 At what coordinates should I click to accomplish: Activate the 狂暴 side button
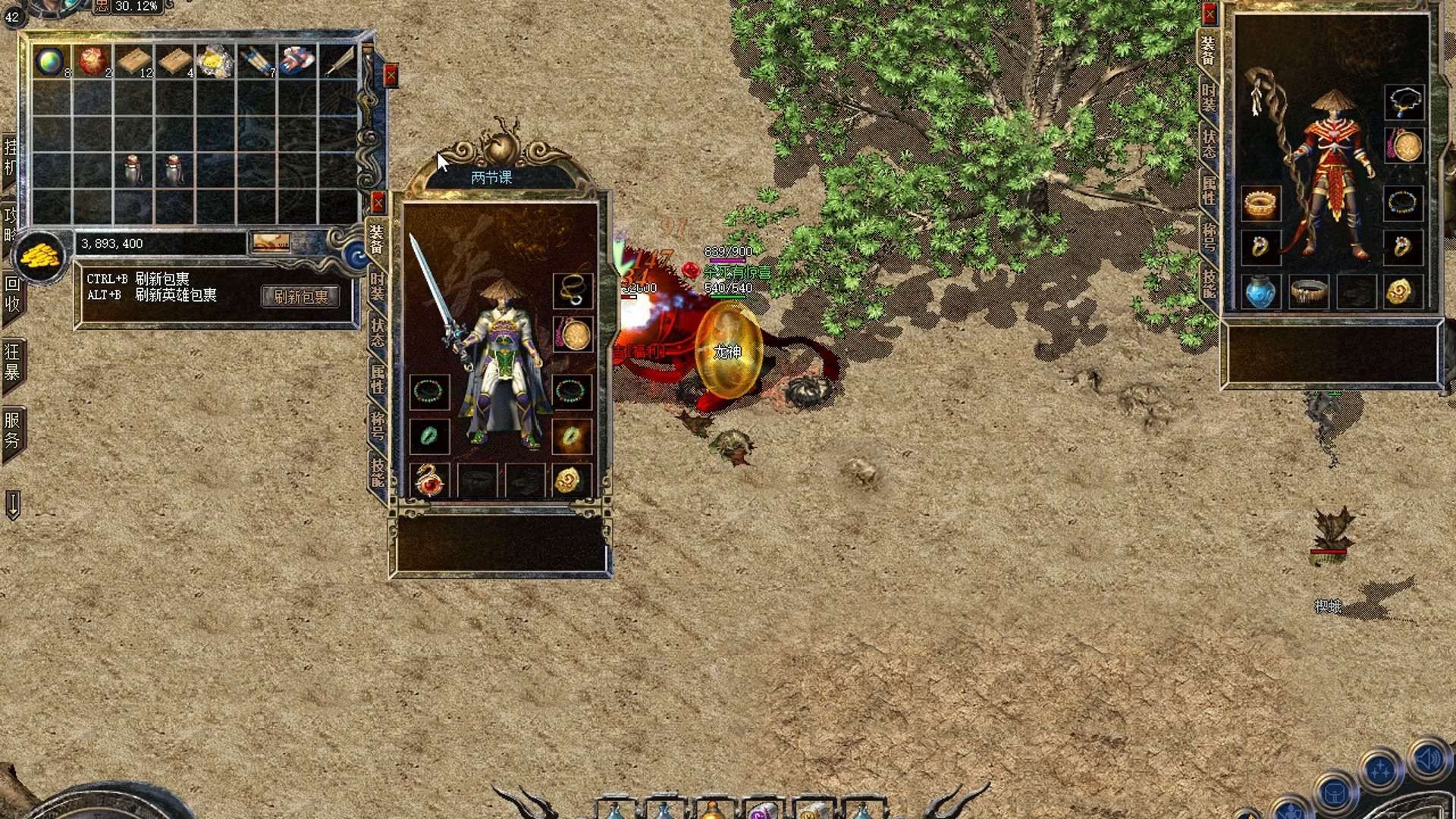[x=12, y=362]
